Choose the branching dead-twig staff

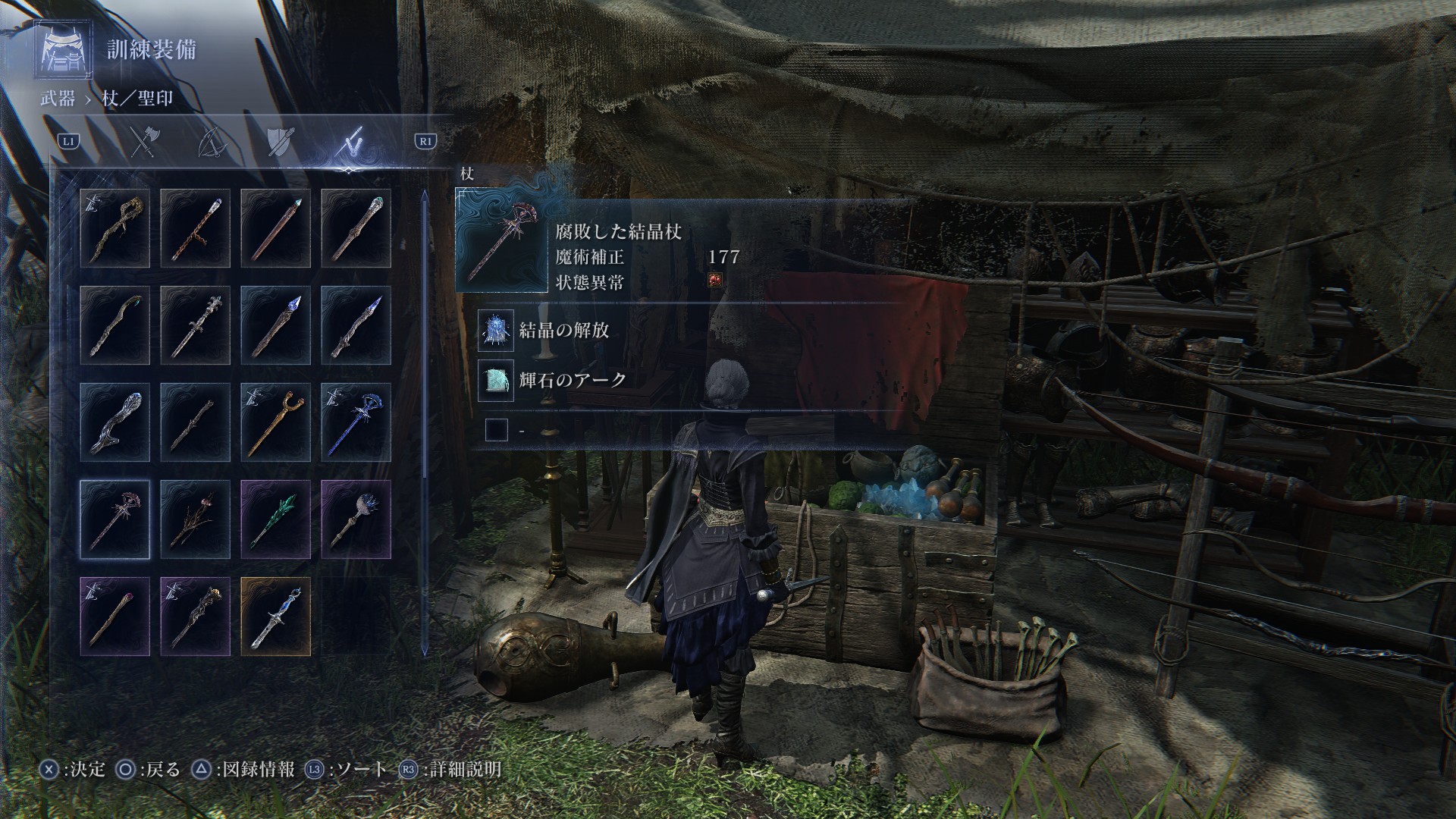pos(196,519)
